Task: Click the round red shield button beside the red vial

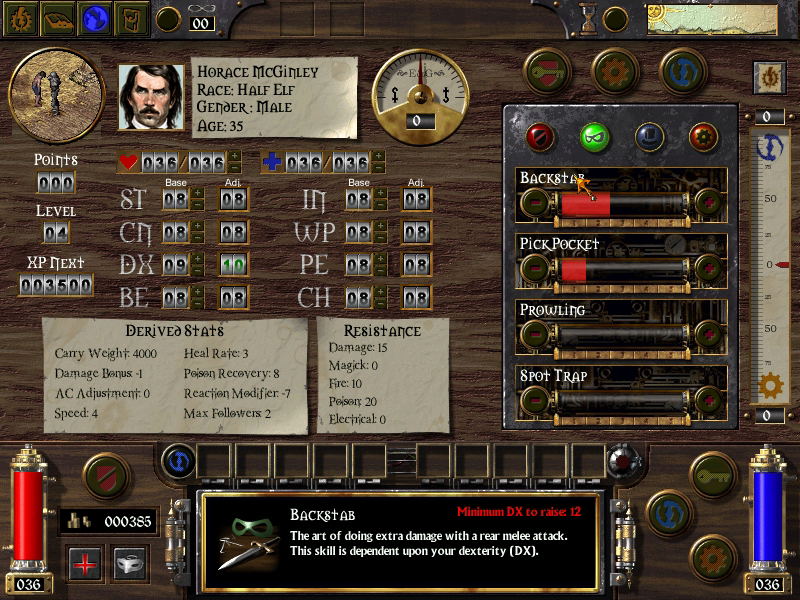Action: click(x=105, y=477)
